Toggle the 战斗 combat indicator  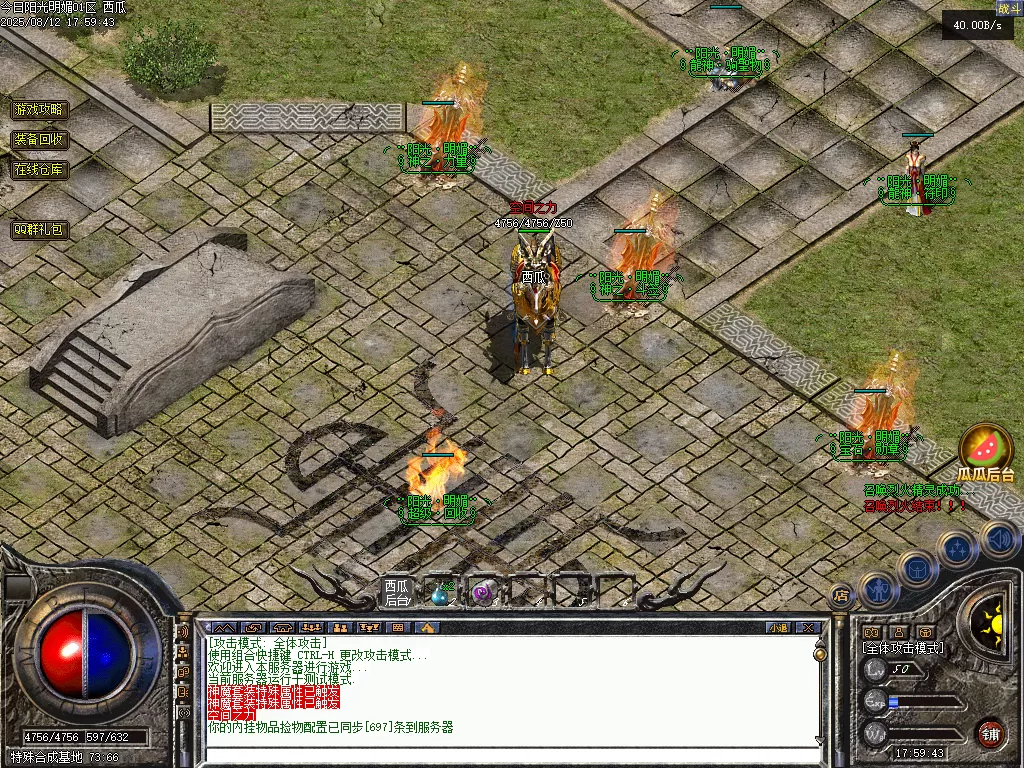click(1008, 8)
